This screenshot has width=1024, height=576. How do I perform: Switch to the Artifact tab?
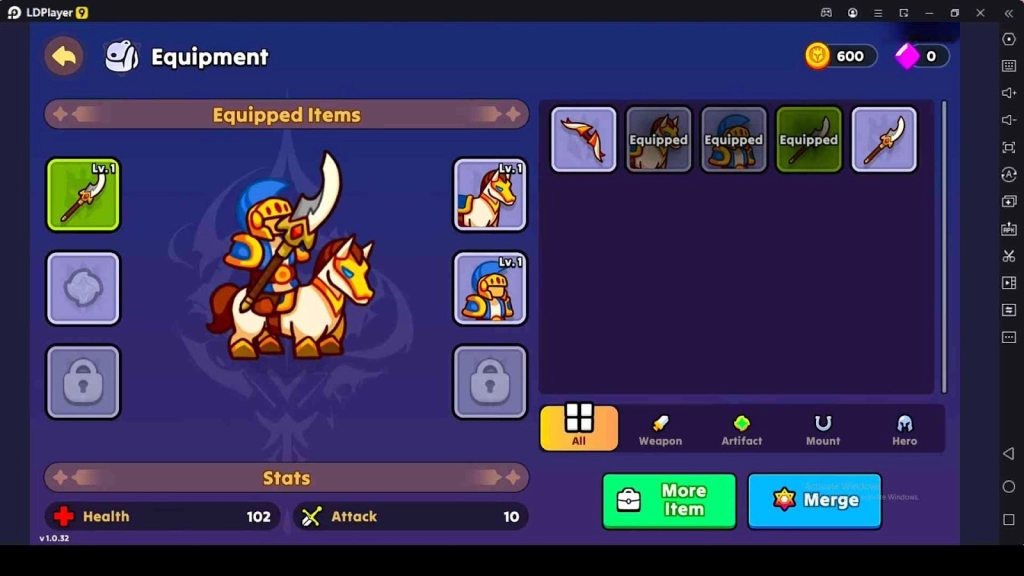pos(742,428)
